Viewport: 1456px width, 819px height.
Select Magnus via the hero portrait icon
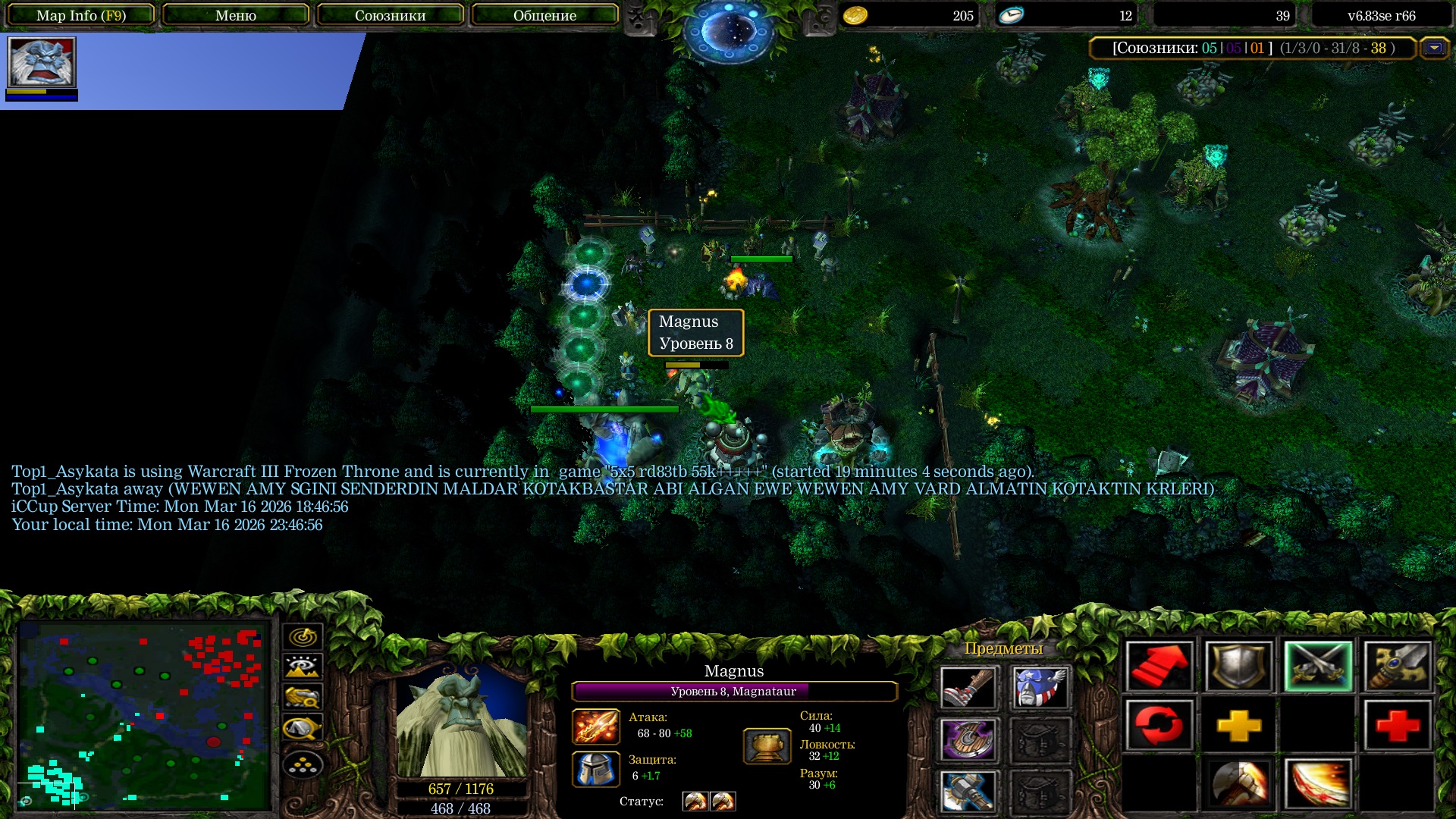(42, 62)
